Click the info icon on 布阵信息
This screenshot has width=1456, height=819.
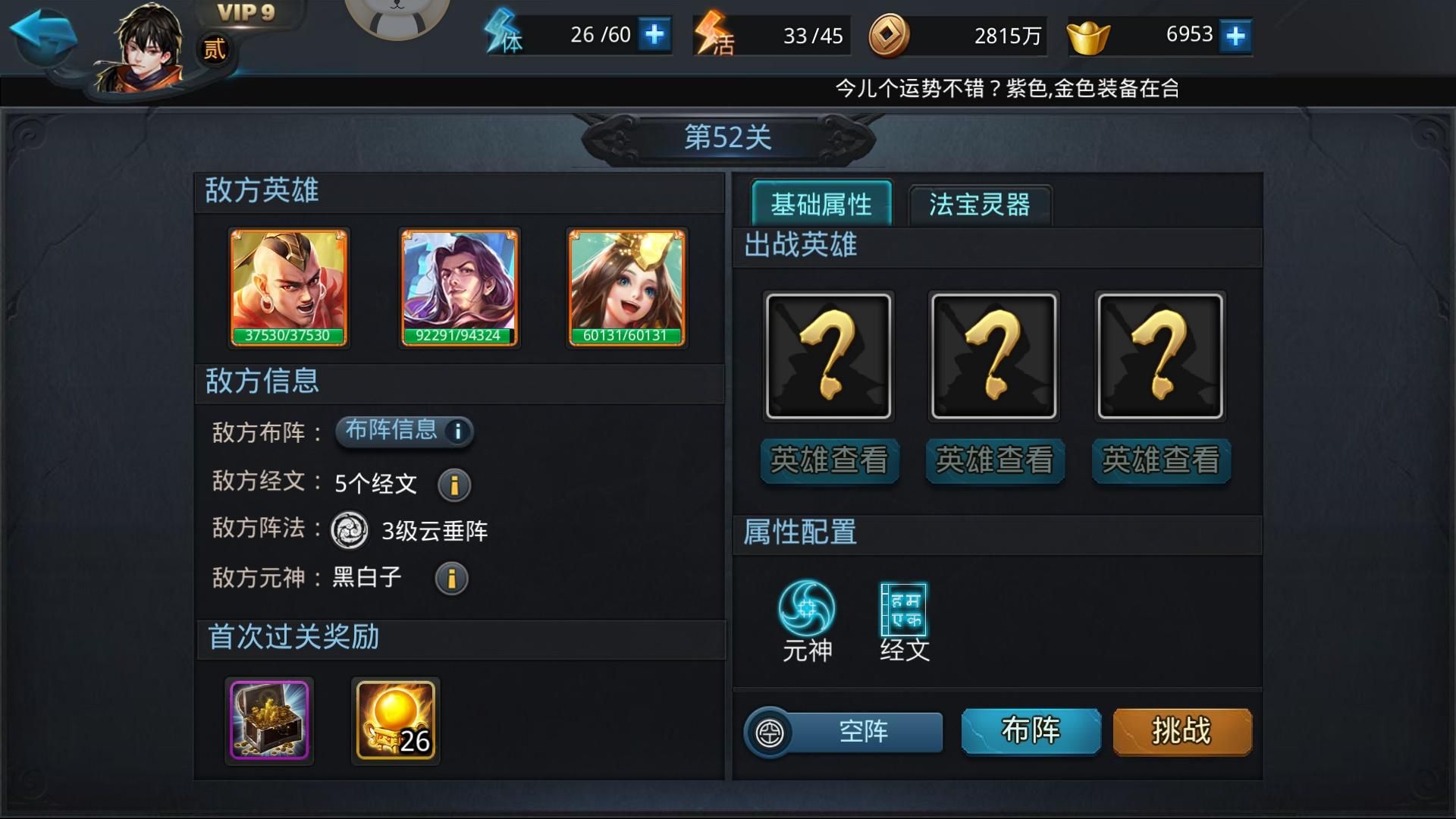[458, 431]
